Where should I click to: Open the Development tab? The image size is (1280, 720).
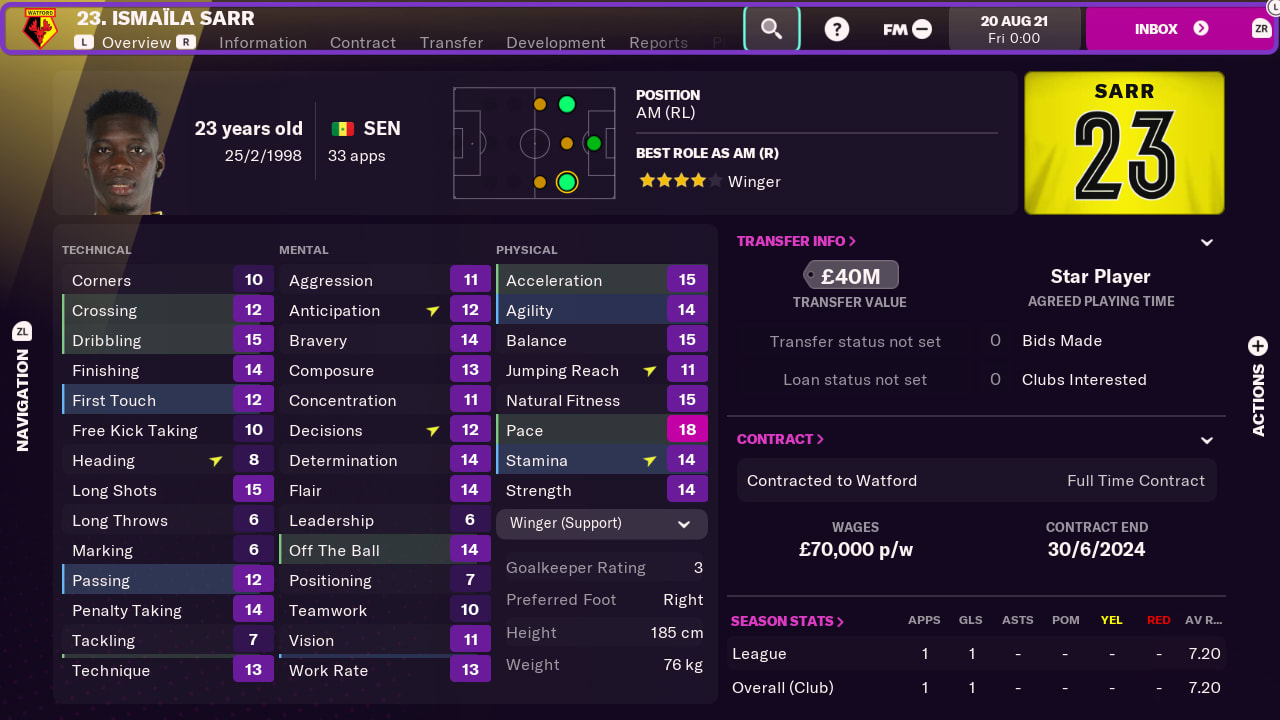click(x=555, y=43)
